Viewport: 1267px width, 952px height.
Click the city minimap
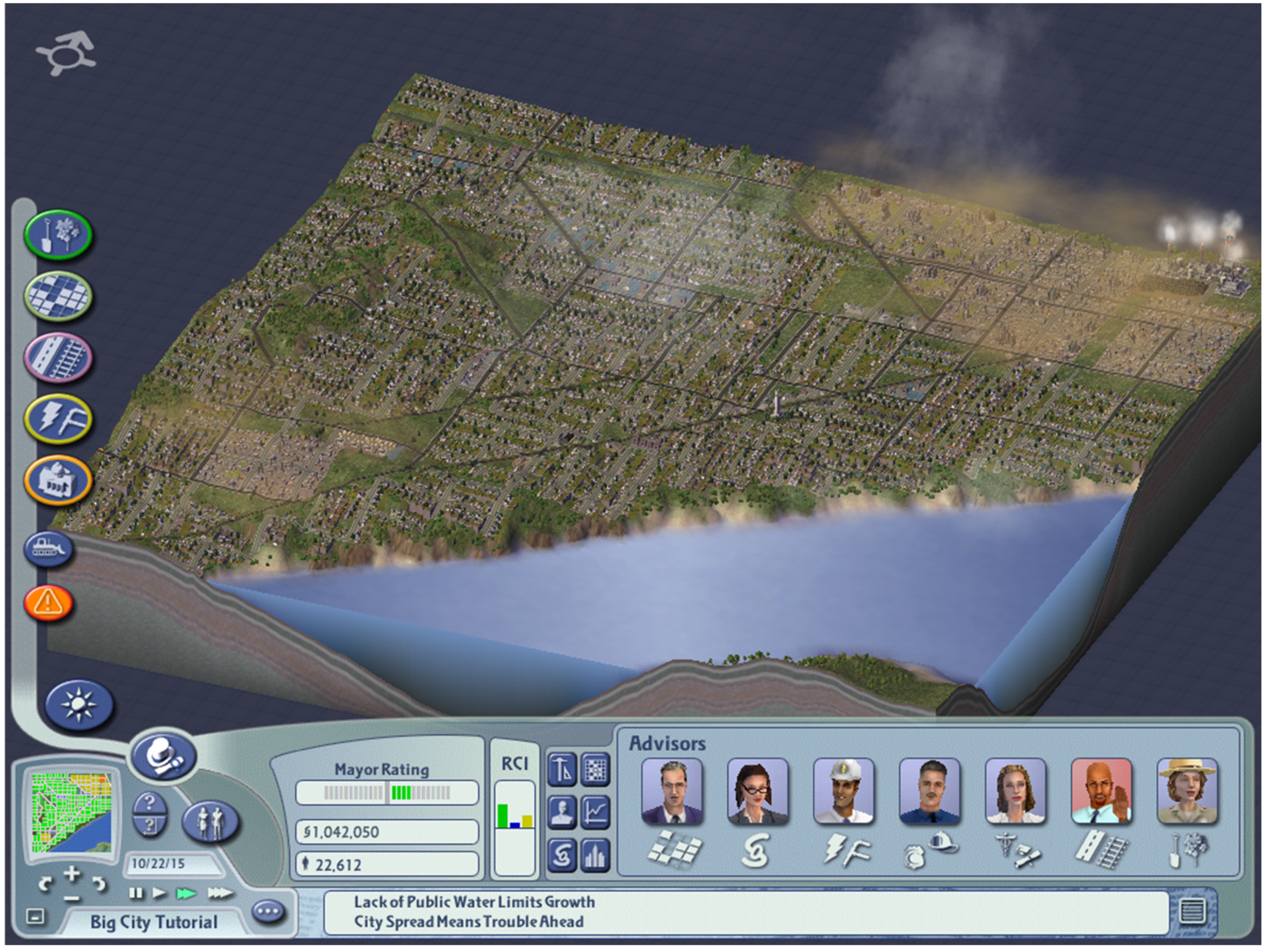coord(72,812)
